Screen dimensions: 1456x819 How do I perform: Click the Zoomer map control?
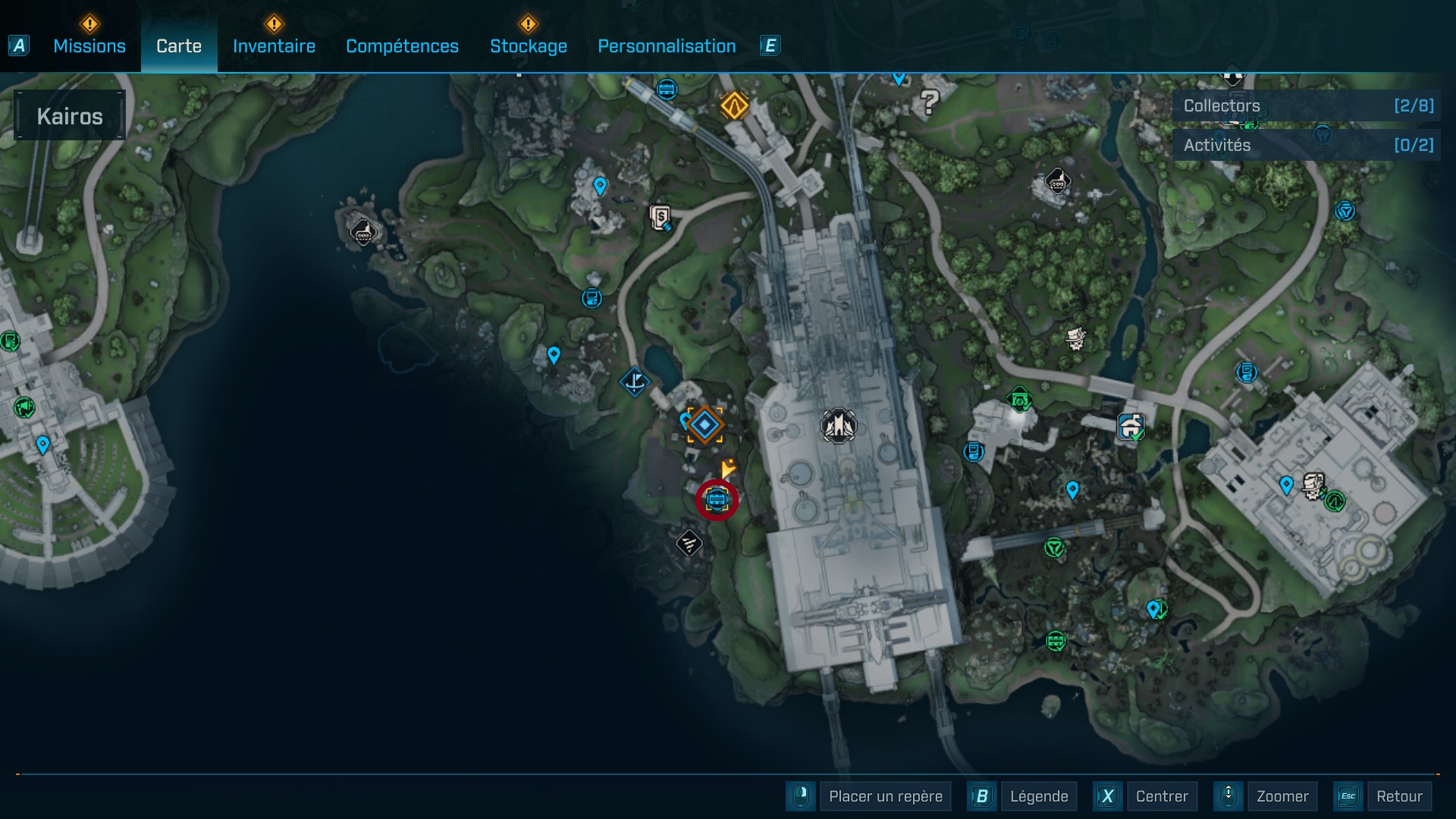[1282, 796]
